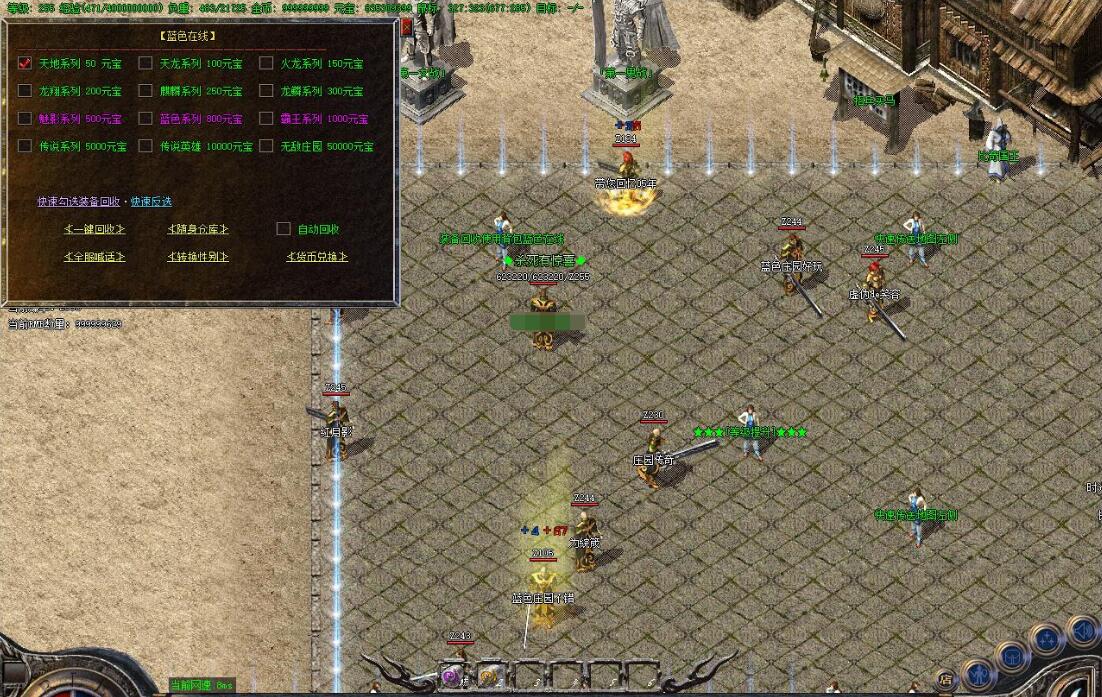Activate the 一键回收 button
Viewport: 1102px width, 697px height.
click(94, 229)
